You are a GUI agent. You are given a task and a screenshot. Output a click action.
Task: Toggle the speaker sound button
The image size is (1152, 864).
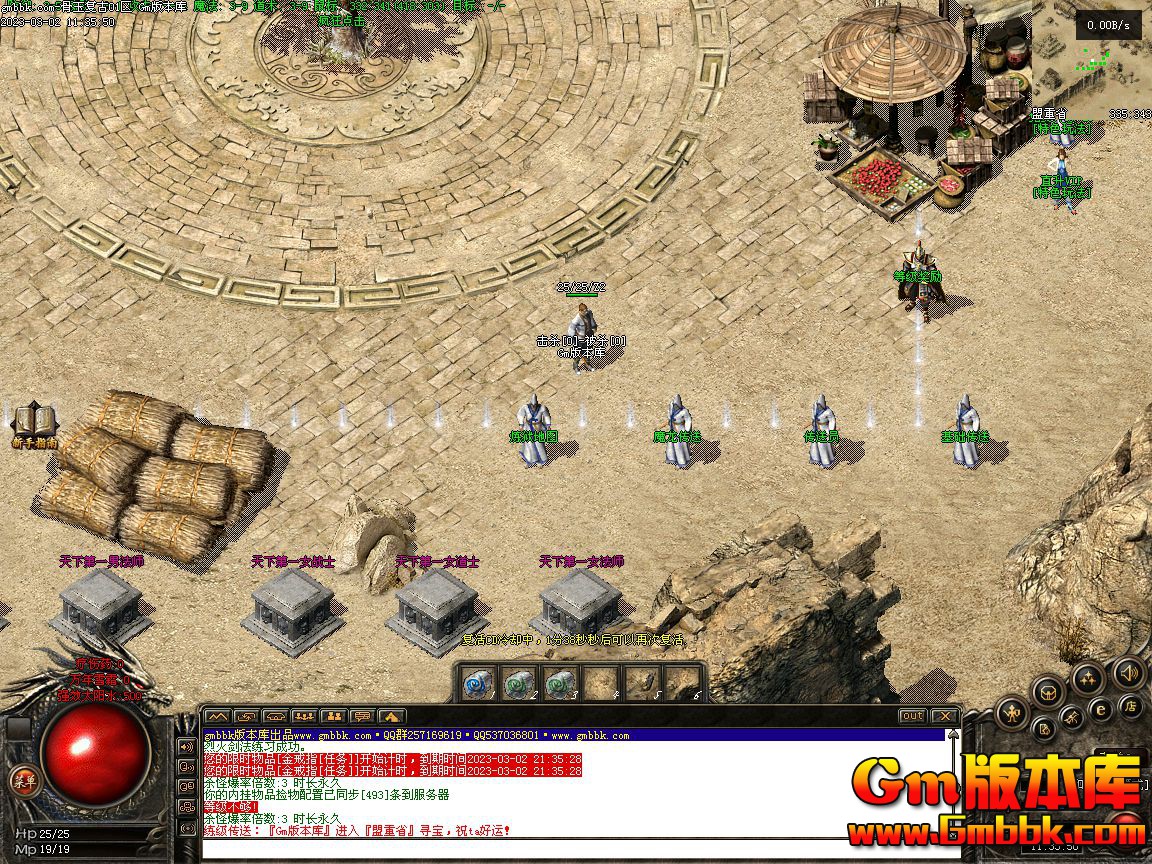[1129, 672]
